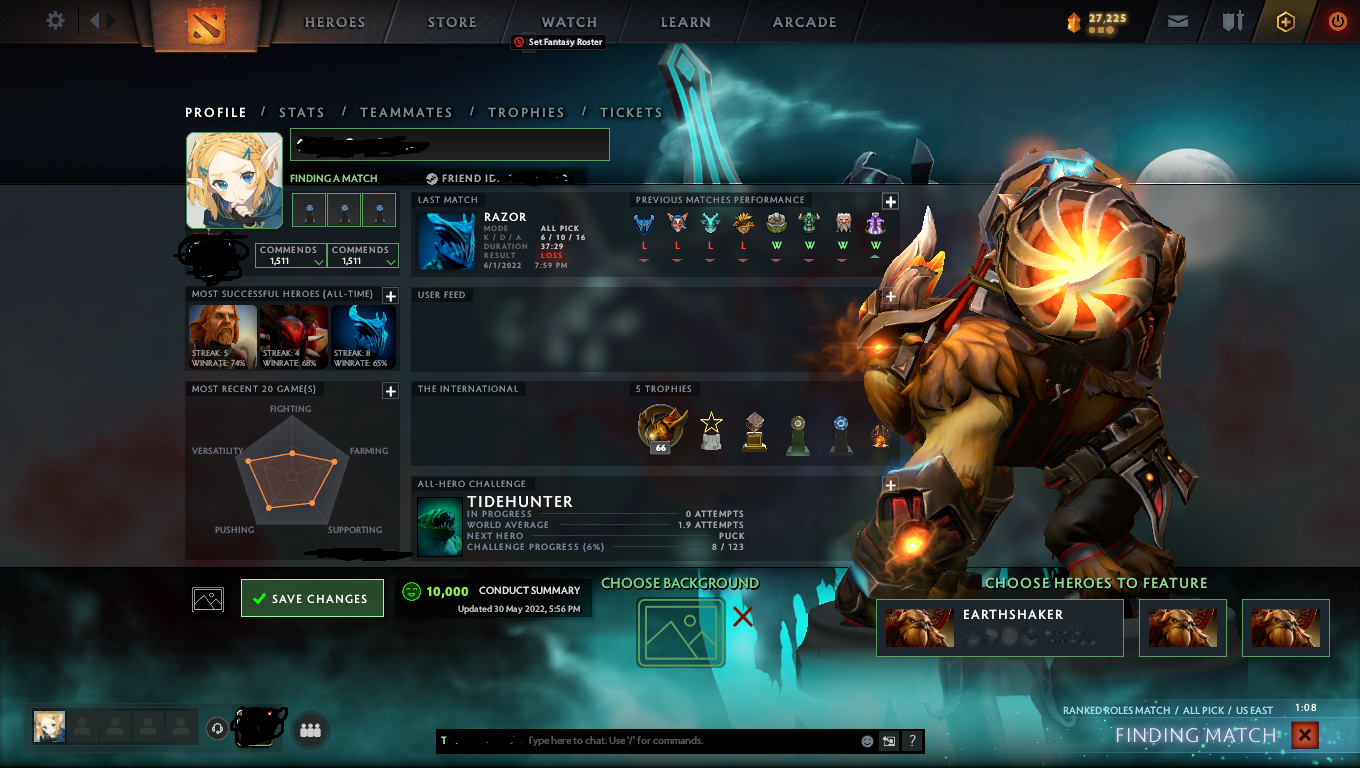Expand the Most Recent 20 Games panel

(389, 391)
